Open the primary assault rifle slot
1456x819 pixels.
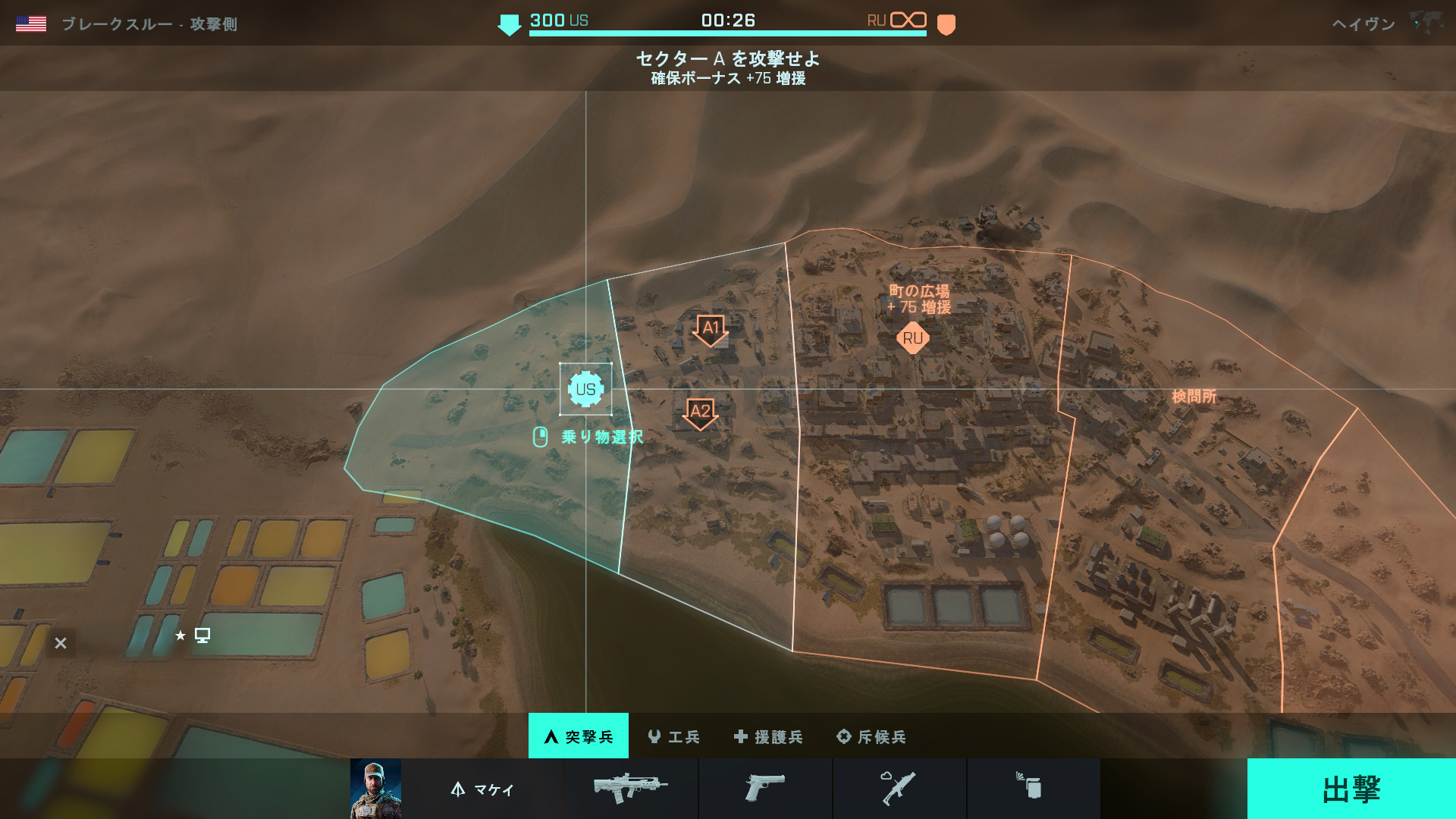coord(631,788)
